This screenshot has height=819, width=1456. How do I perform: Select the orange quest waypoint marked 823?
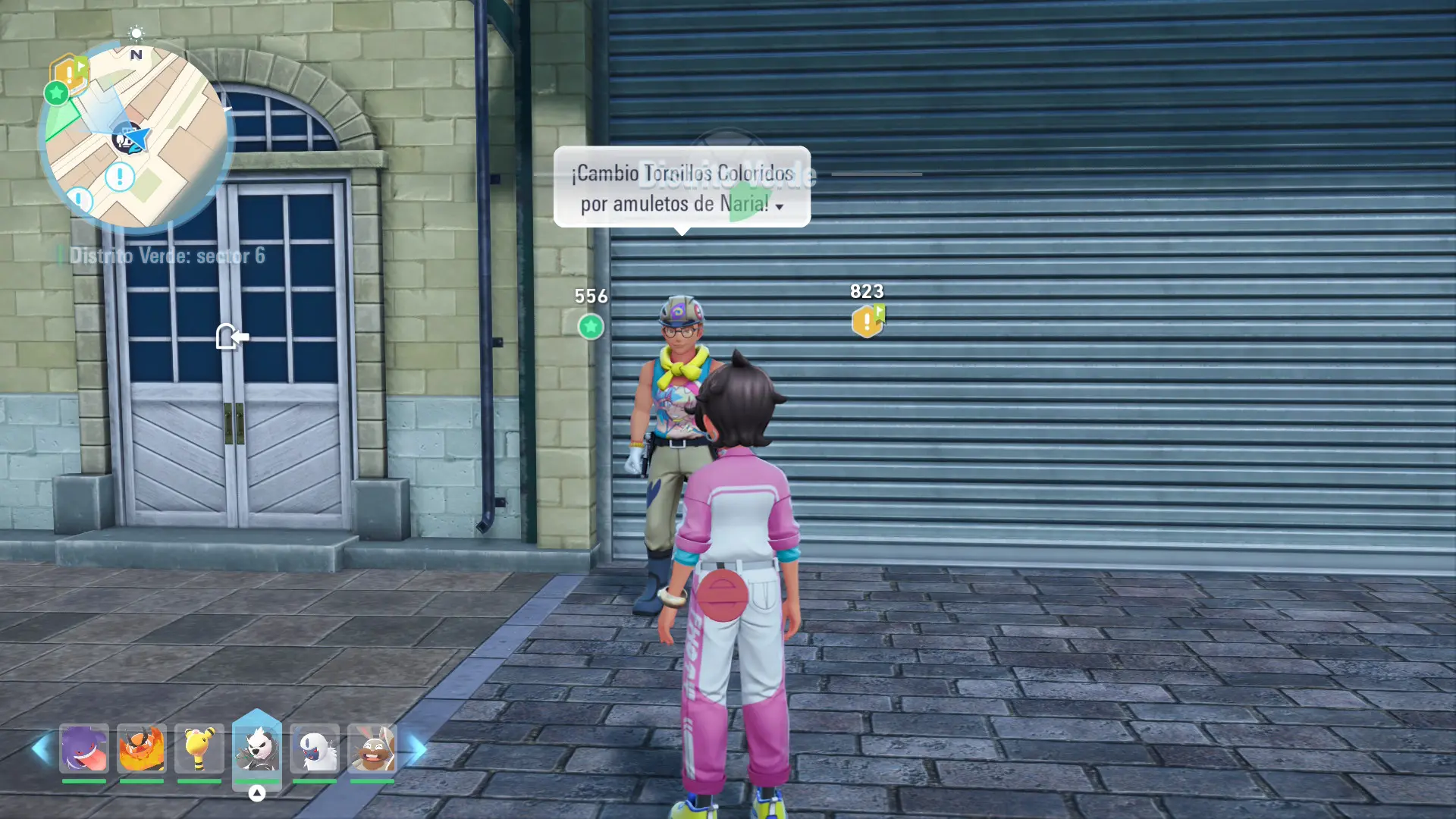pos(868,322)
